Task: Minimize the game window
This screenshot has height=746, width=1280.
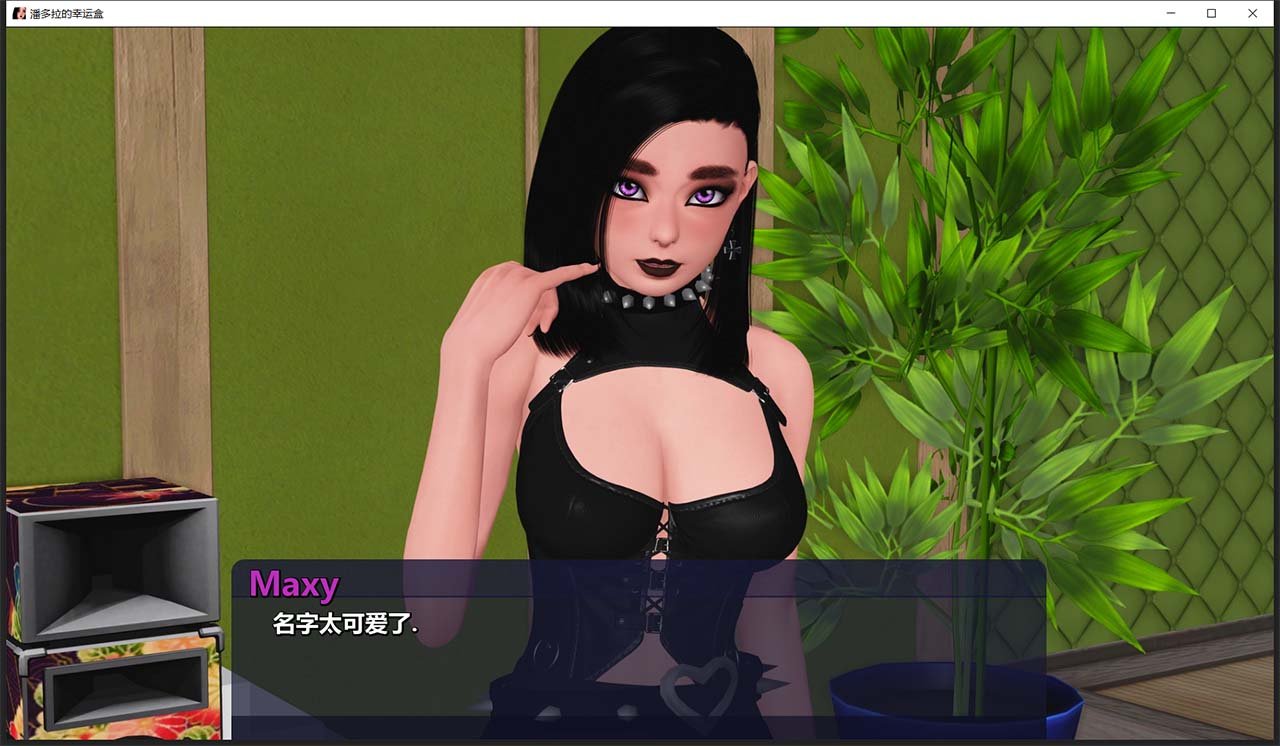Action: coord(1170,13)
